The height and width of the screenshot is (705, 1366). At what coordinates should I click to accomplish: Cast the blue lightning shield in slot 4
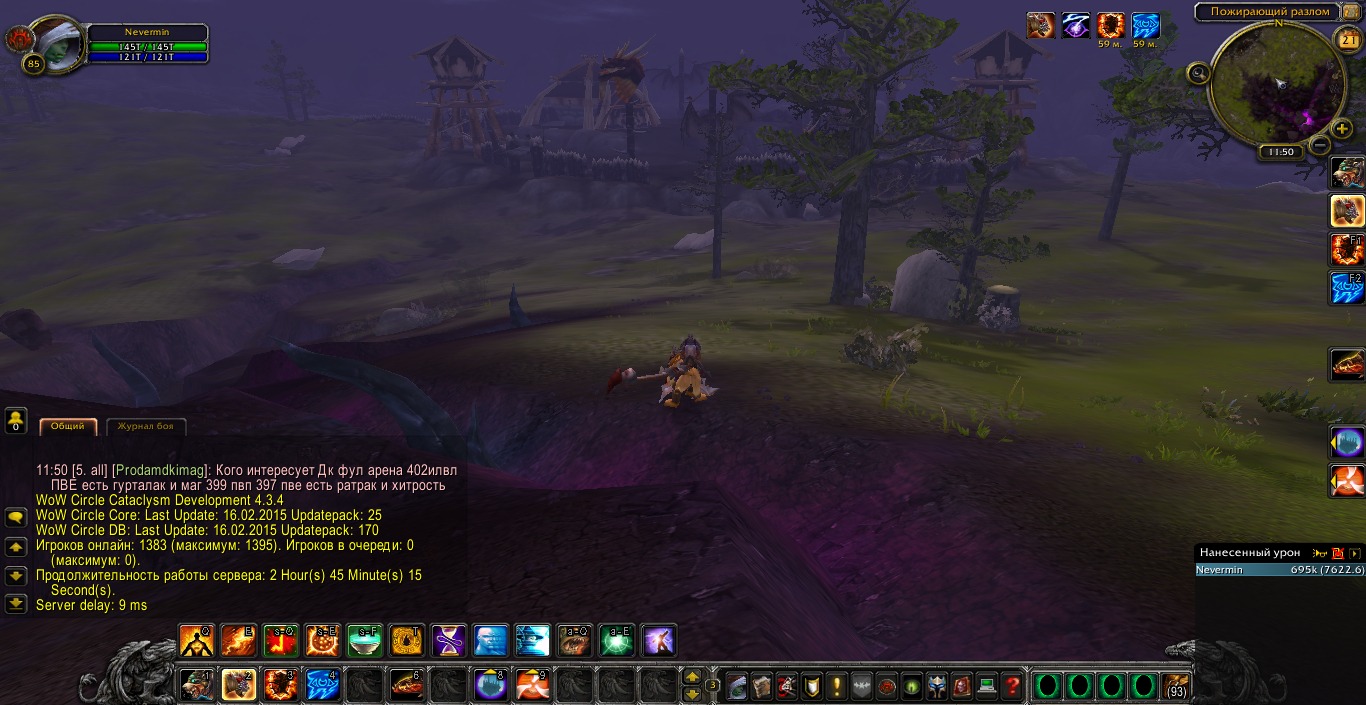click(x=323, y=685)
